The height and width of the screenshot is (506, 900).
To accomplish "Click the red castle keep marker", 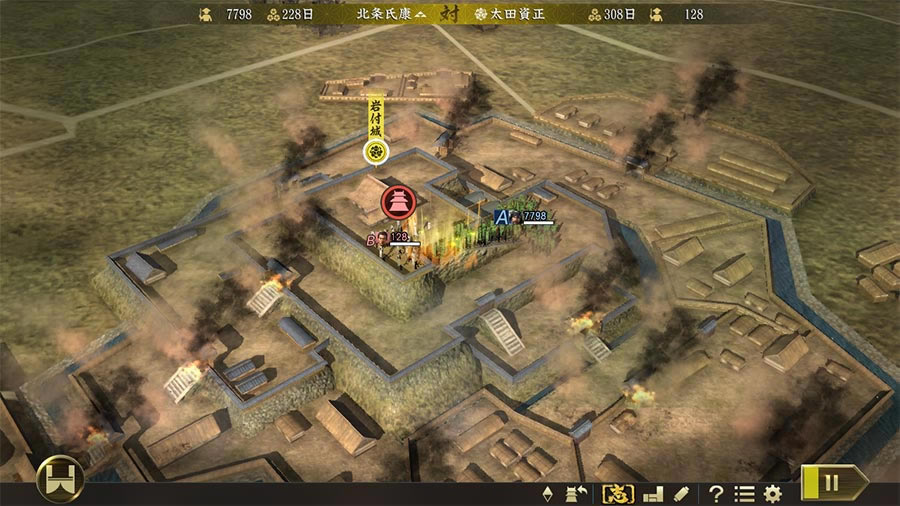I will point(397,201).
